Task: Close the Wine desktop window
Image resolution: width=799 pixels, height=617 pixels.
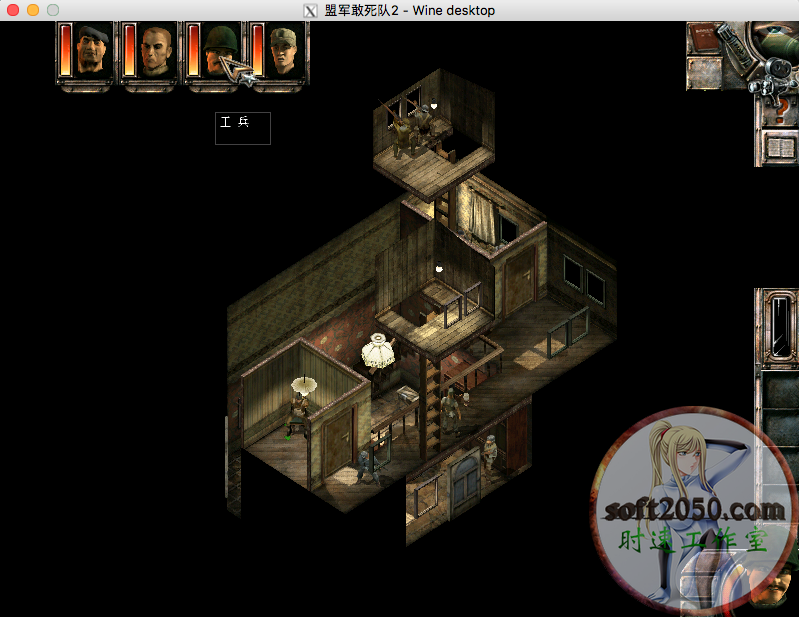Action: pyautogui.click(x=13, y=10)
